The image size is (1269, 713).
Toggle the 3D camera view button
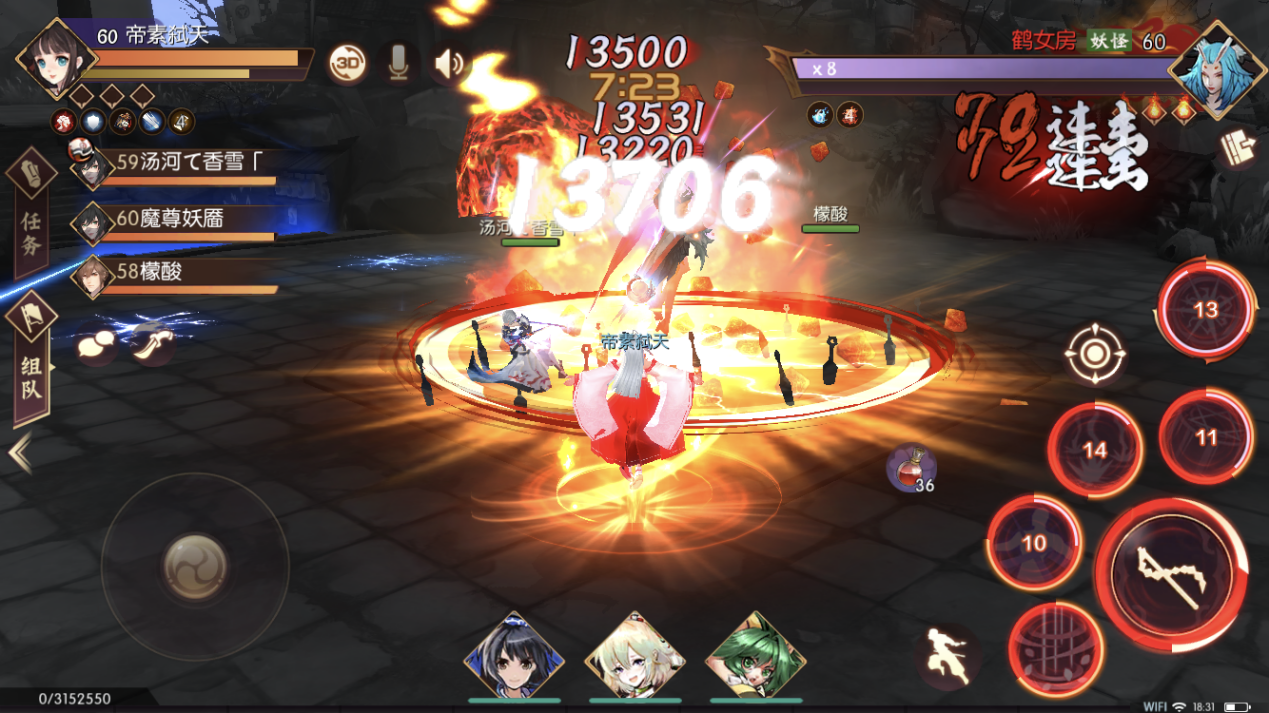347,63
